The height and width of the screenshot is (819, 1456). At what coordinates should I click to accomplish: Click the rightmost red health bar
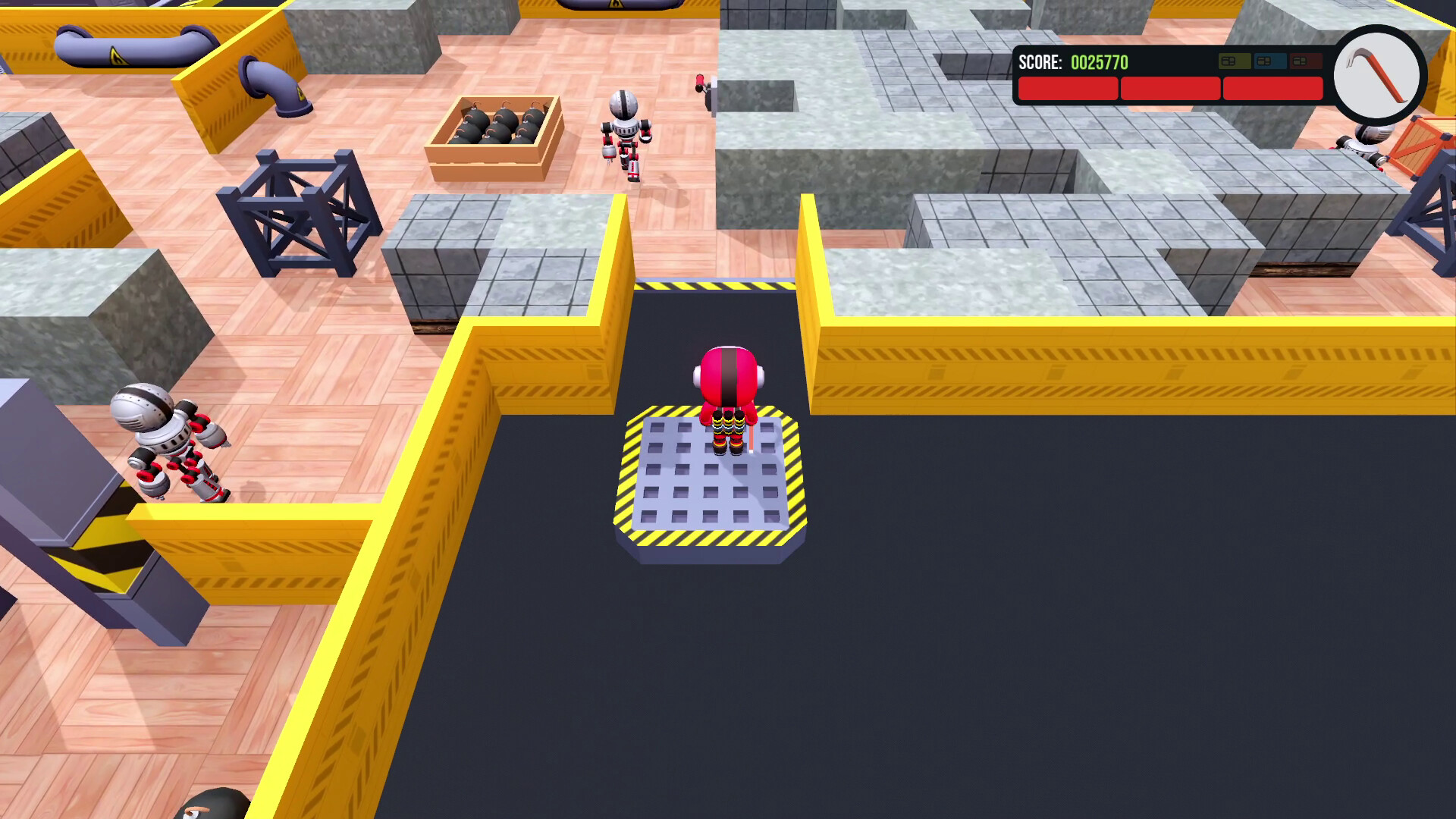click(1272, 88)
